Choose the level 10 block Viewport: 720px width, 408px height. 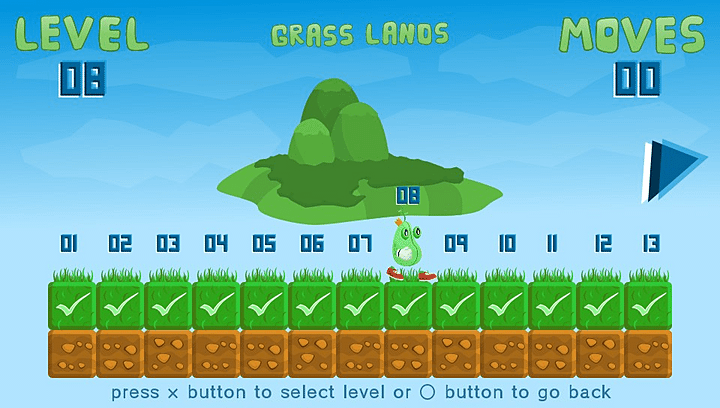(x=504, y=305)
